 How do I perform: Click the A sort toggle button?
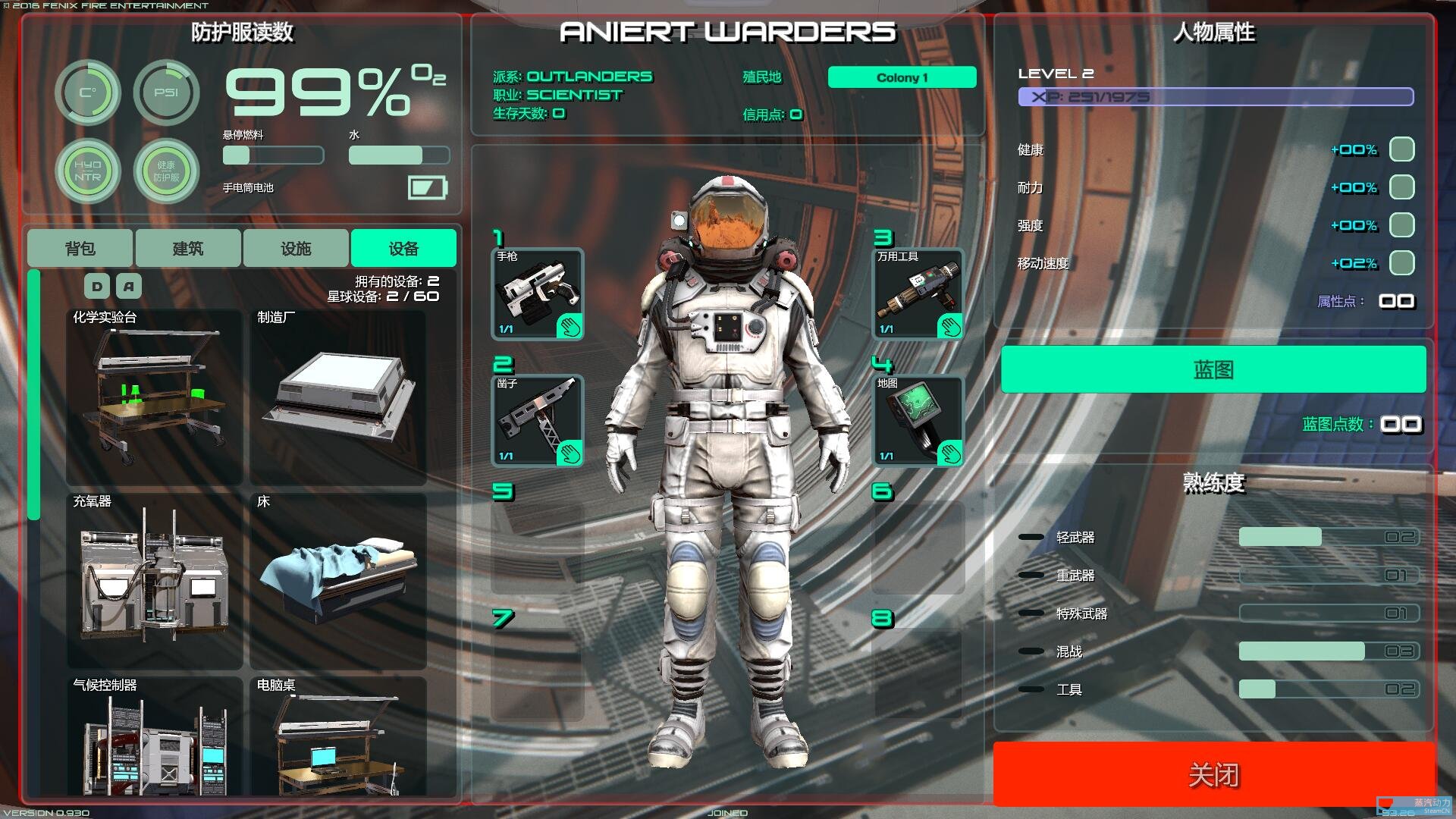(x=128, y=286)
